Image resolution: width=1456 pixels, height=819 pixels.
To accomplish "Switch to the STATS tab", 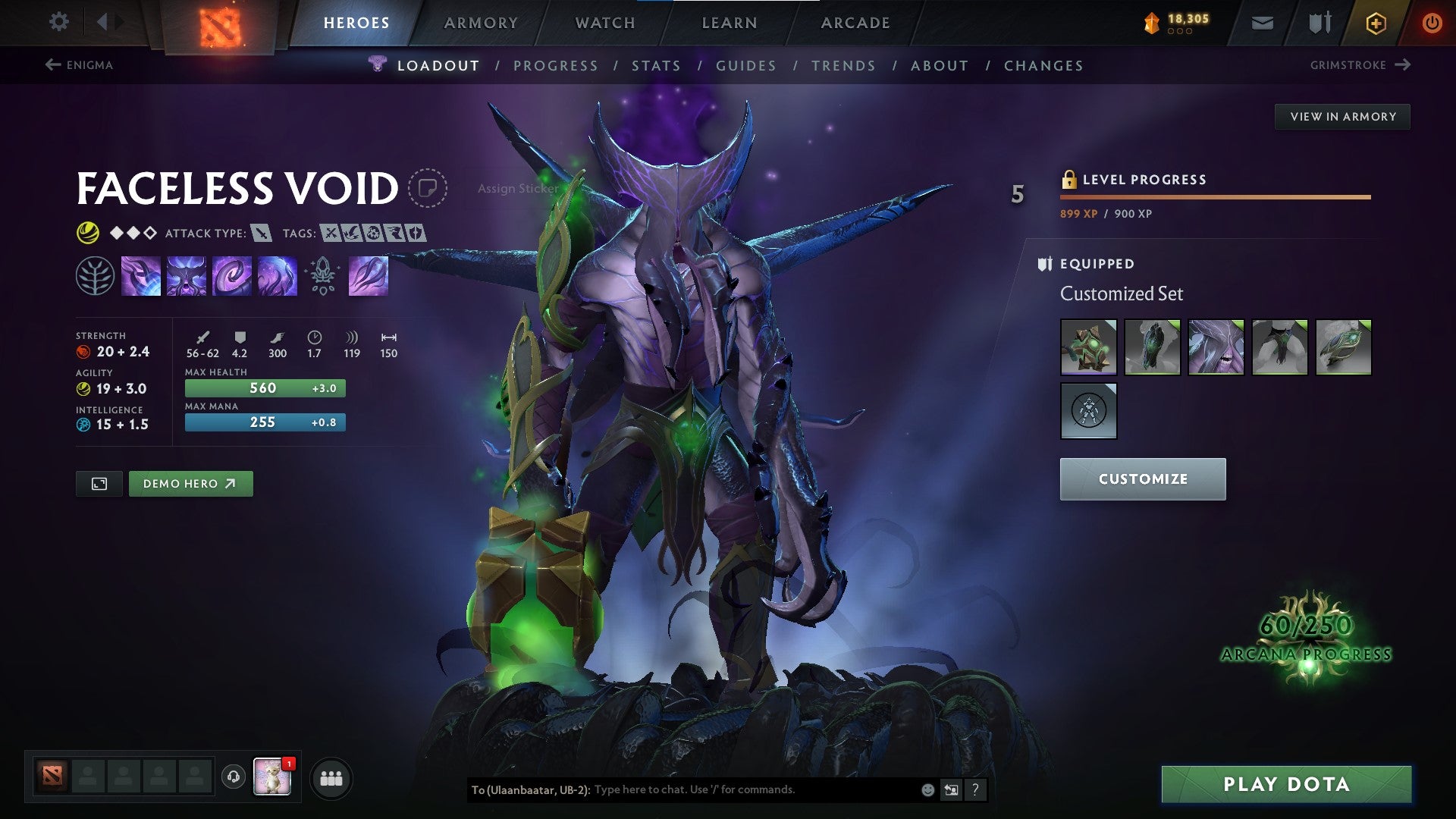I will (657, 65).
